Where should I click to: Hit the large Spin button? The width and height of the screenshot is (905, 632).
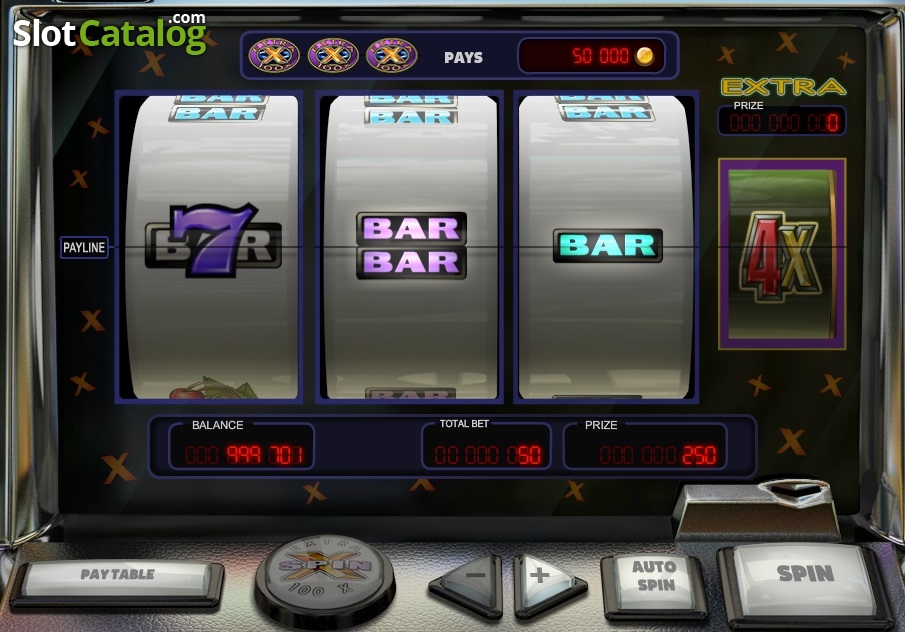[804, 576]
